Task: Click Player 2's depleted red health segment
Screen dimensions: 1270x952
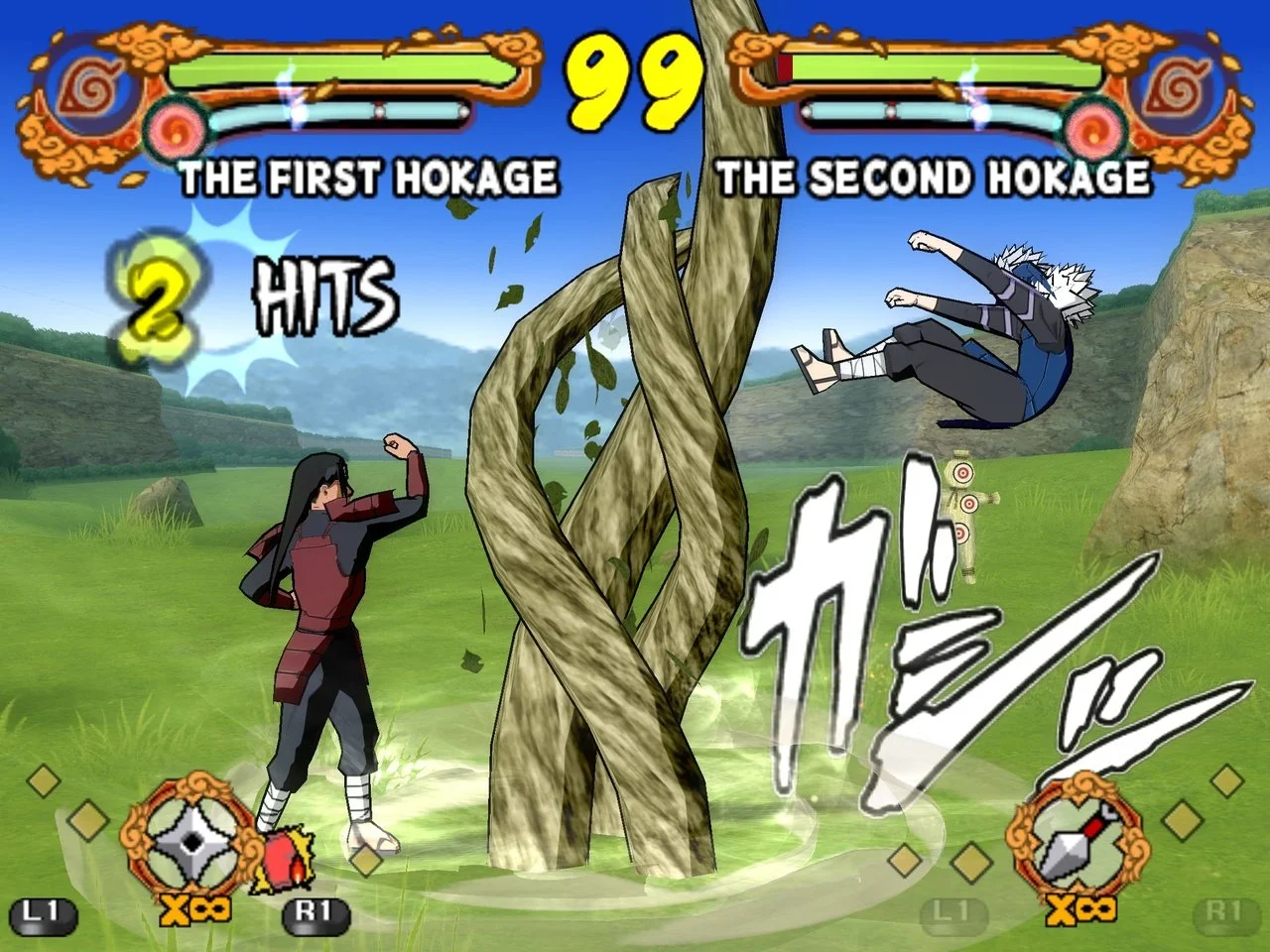Action: [x=784, y=67]
